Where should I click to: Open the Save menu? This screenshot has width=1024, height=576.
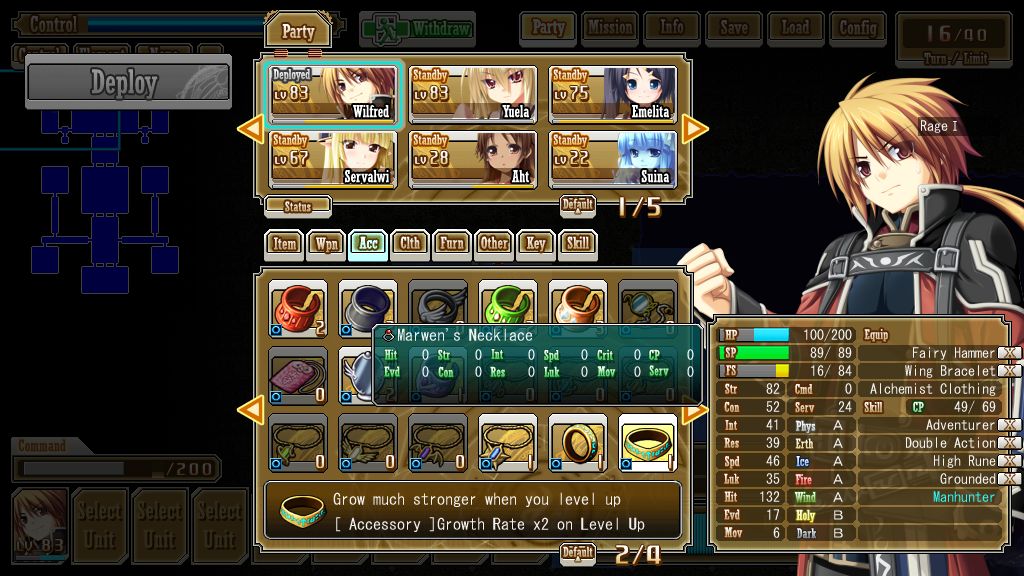coord(733,28)
